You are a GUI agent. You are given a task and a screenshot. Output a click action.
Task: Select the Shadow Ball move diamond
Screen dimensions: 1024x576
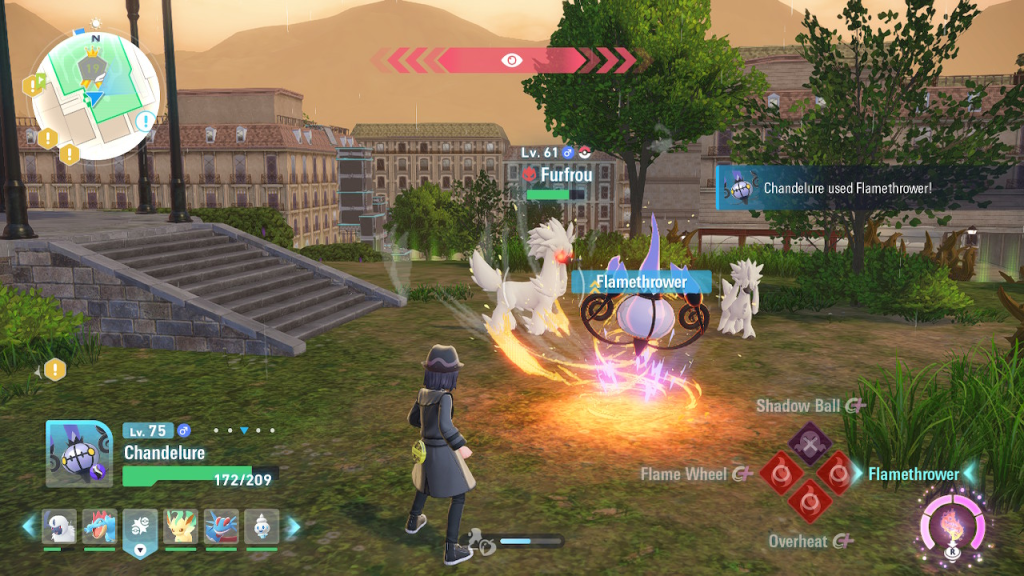(x=810, y=441)
